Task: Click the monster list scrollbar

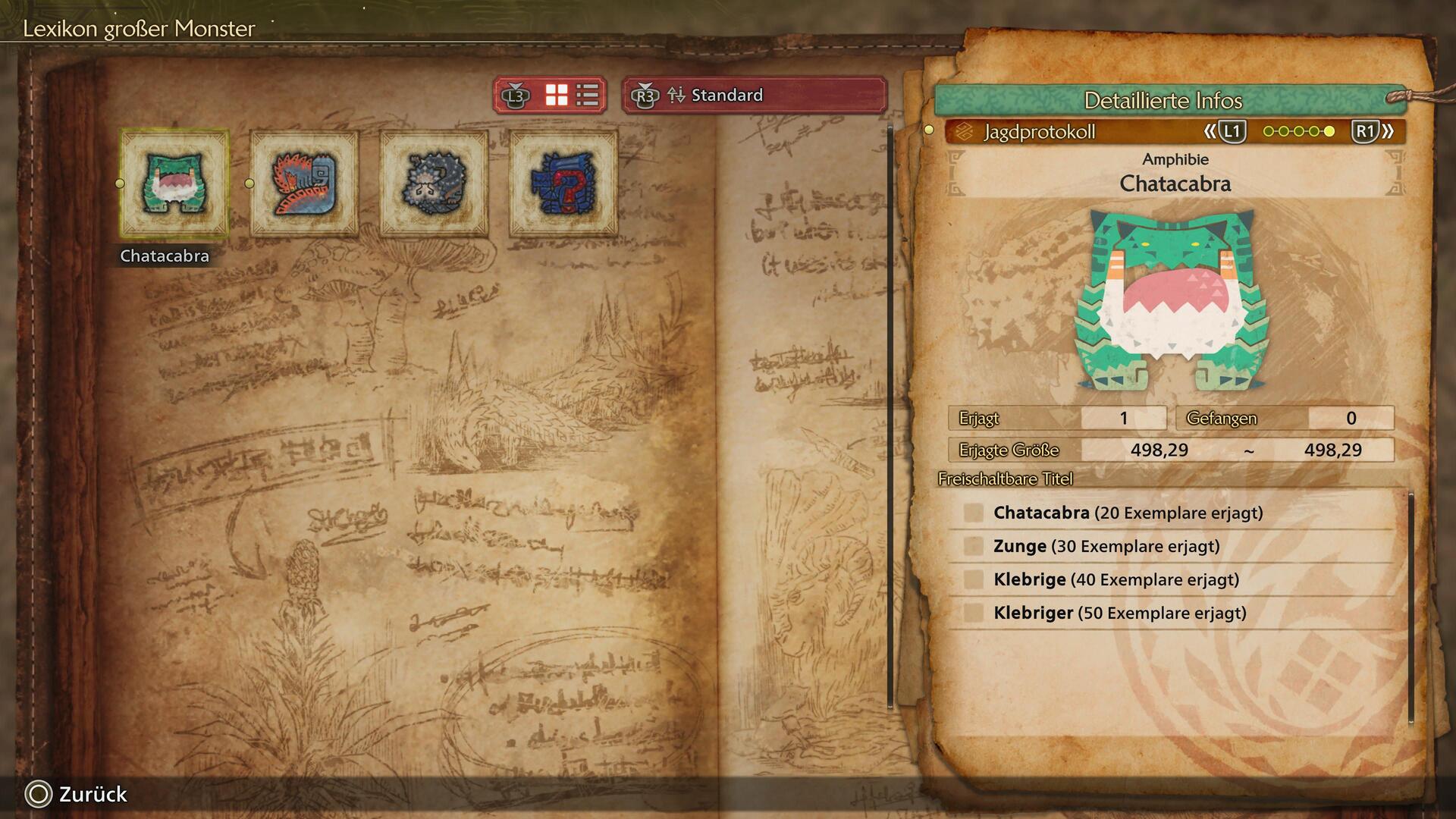Action: tap(890, 417)
